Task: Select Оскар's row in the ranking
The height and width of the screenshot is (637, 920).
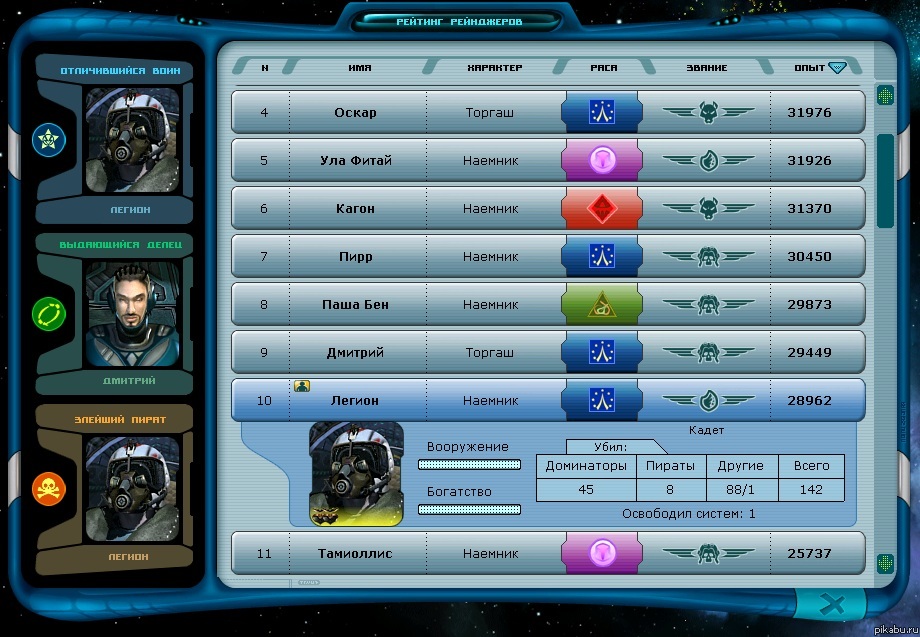Action: click(x=547, y=113)
